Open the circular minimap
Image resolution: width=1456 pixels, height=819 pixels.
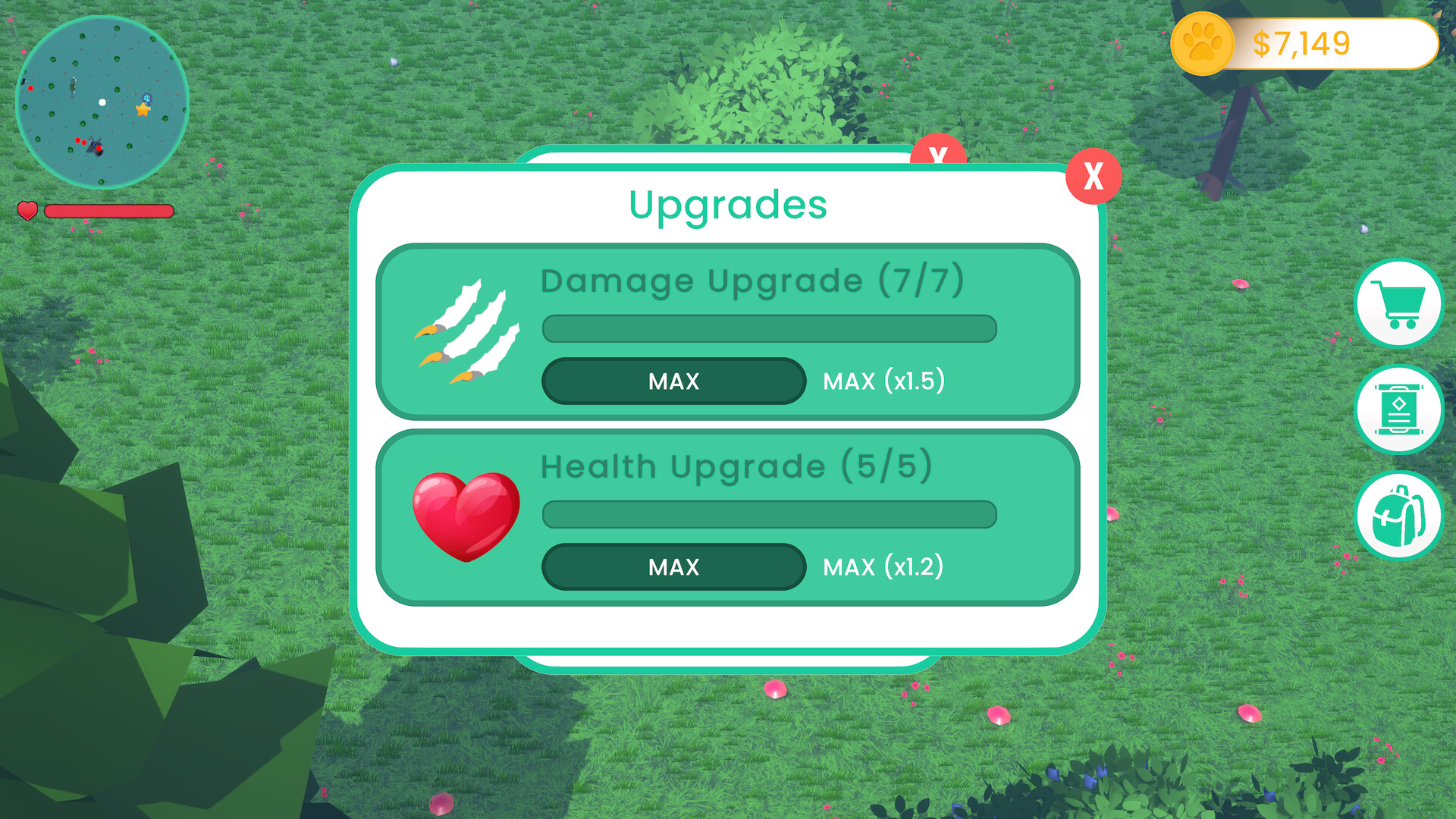(102, 102)
